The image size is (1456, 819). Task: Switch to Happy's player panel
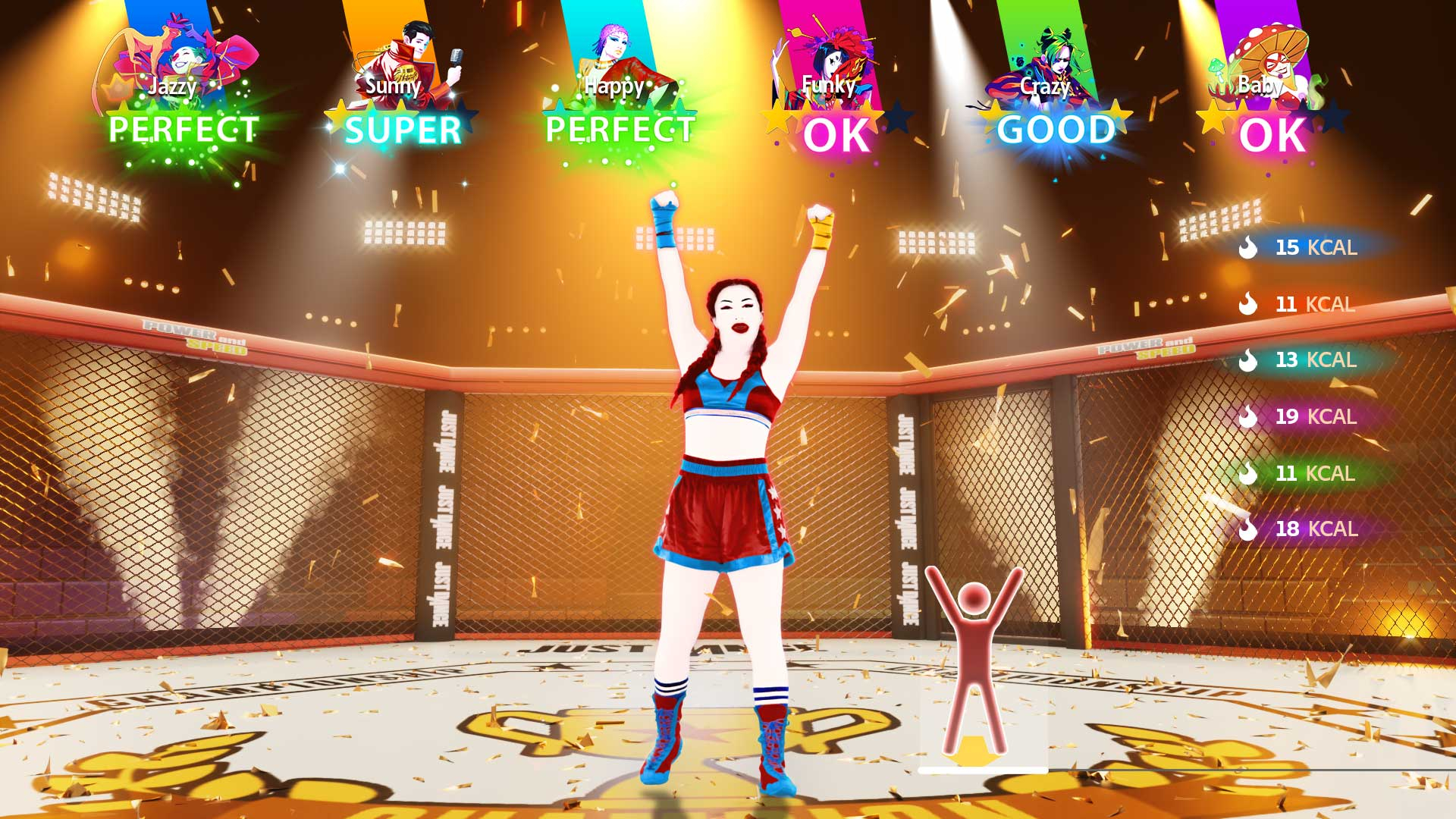pos(618,130)
